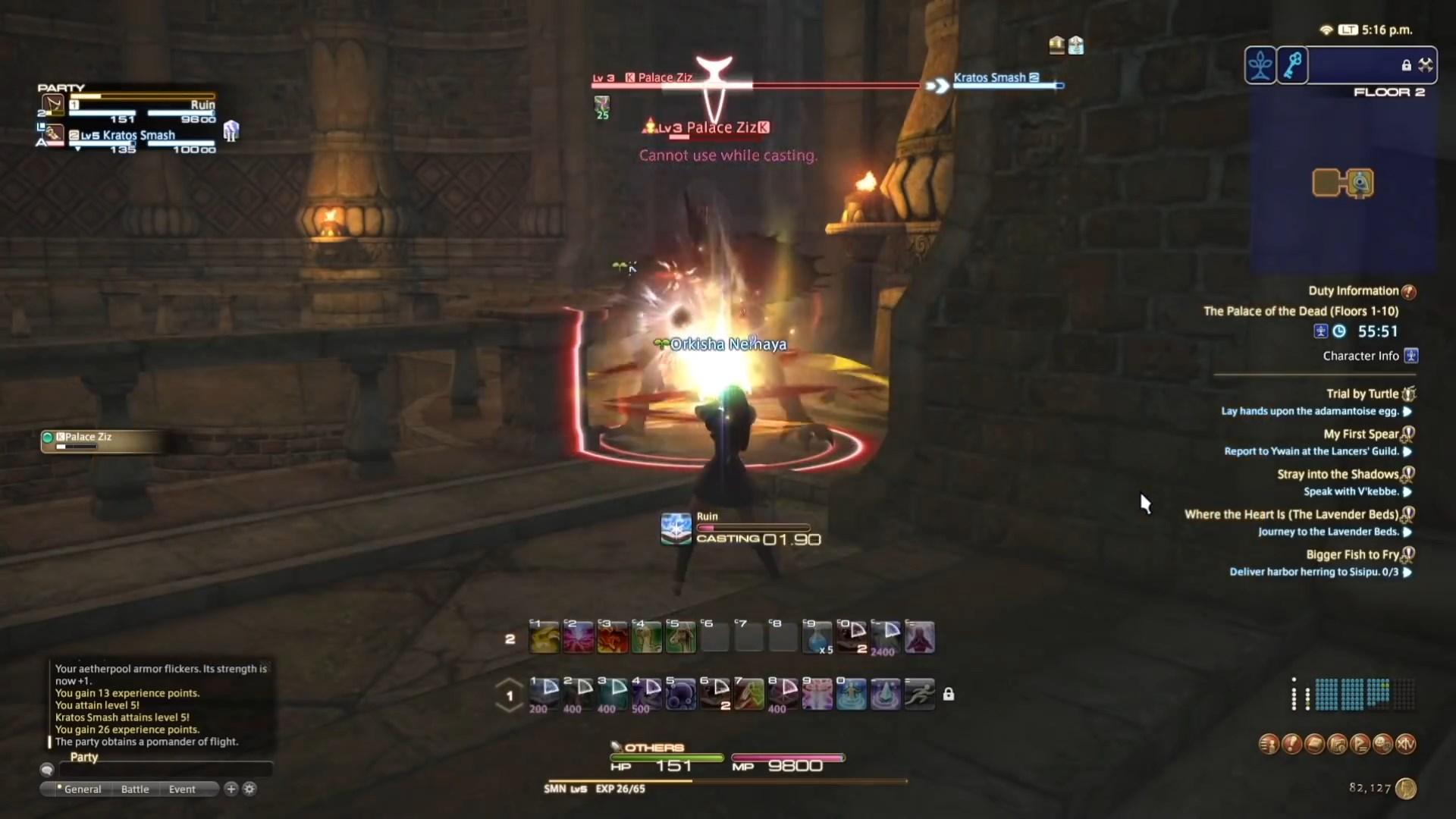Toggle the key item icon in top right
The height and width of the screenshot is (819, 1456).
click(1291, 67)
